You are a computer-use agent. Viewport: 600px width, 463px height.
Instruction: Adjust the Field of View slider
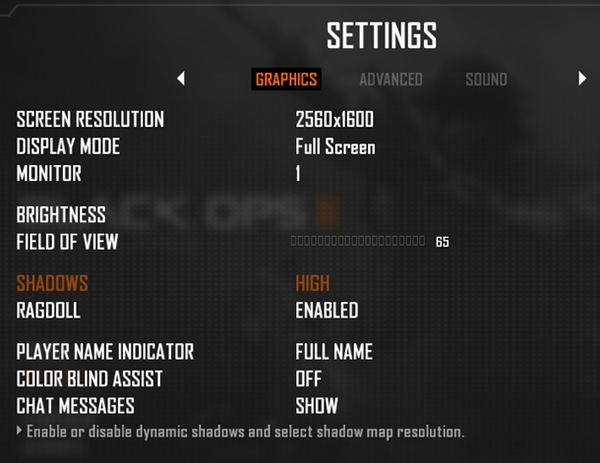pos(357,241)
